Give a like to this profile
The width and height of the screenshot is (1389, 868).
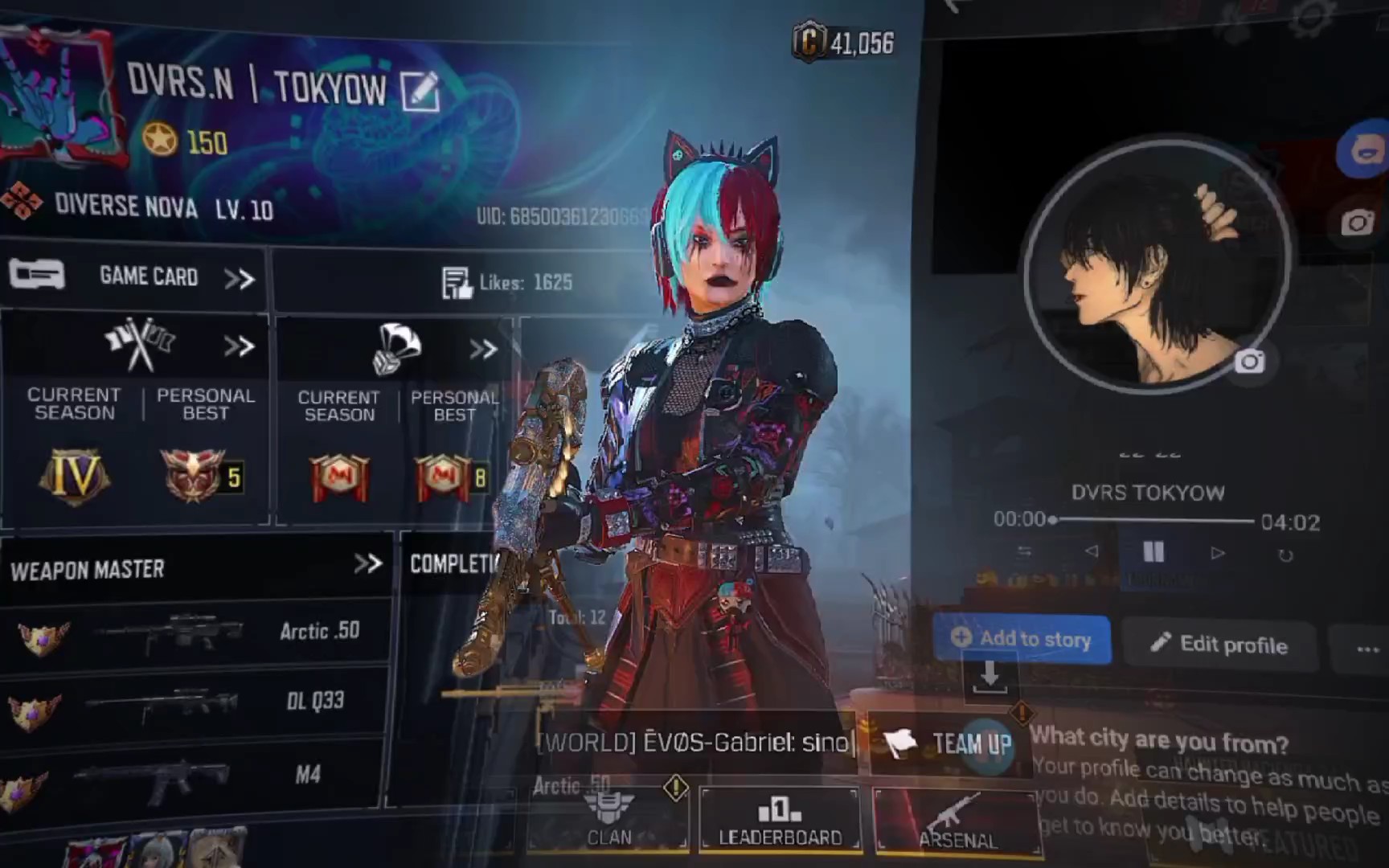(457, 283)
